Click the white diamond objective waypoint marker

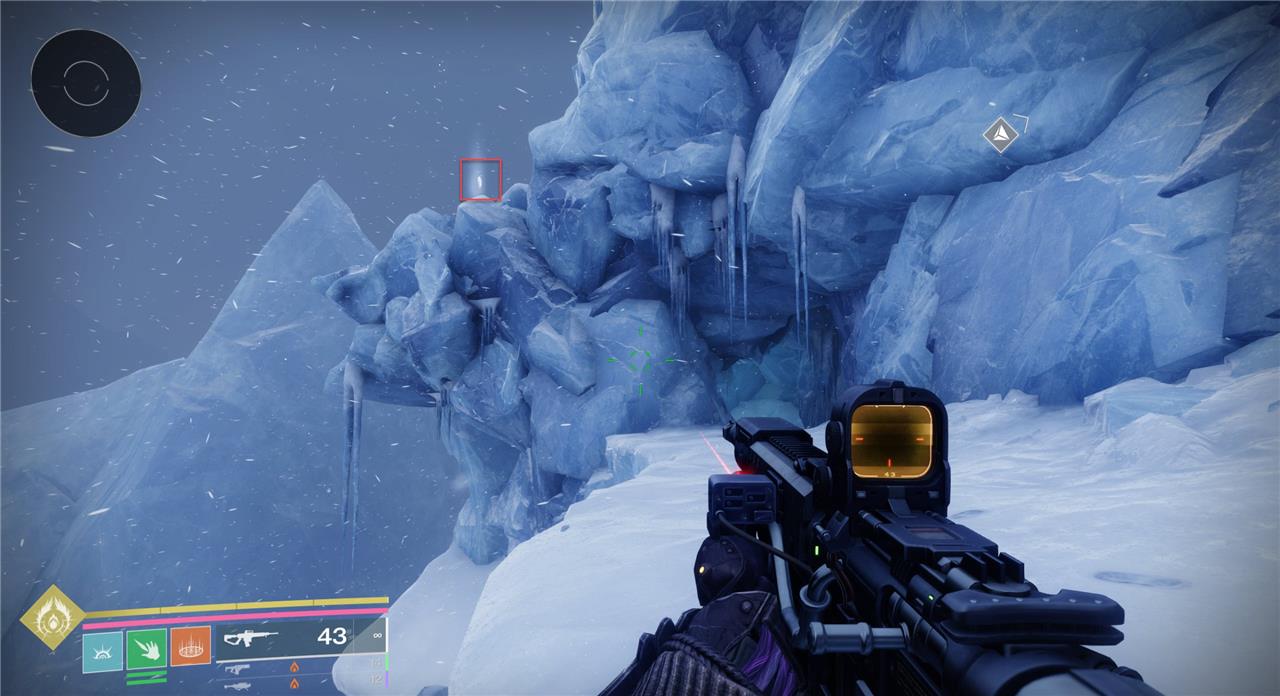999,135
